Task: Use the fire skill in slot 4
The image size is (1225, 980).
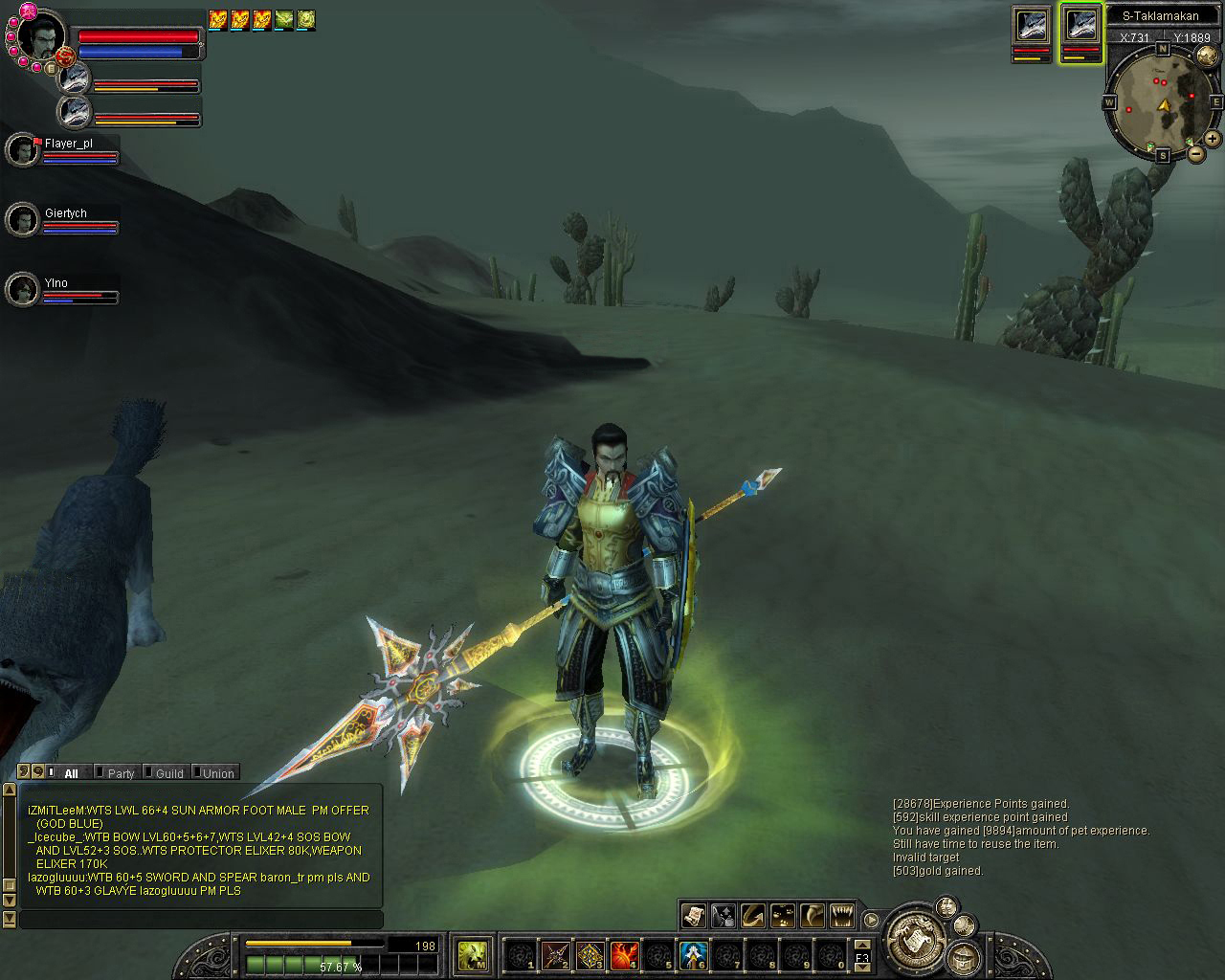Action: coord(625,955)
